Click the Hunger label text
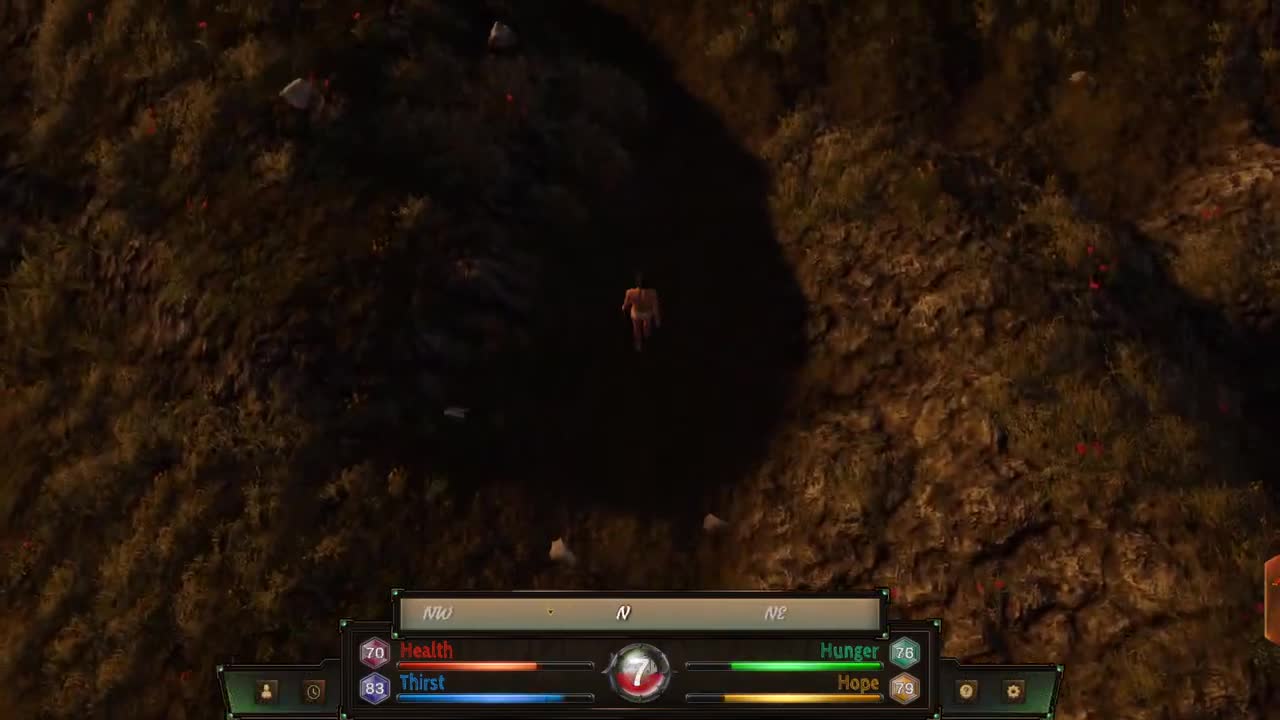 click(849, 650)
